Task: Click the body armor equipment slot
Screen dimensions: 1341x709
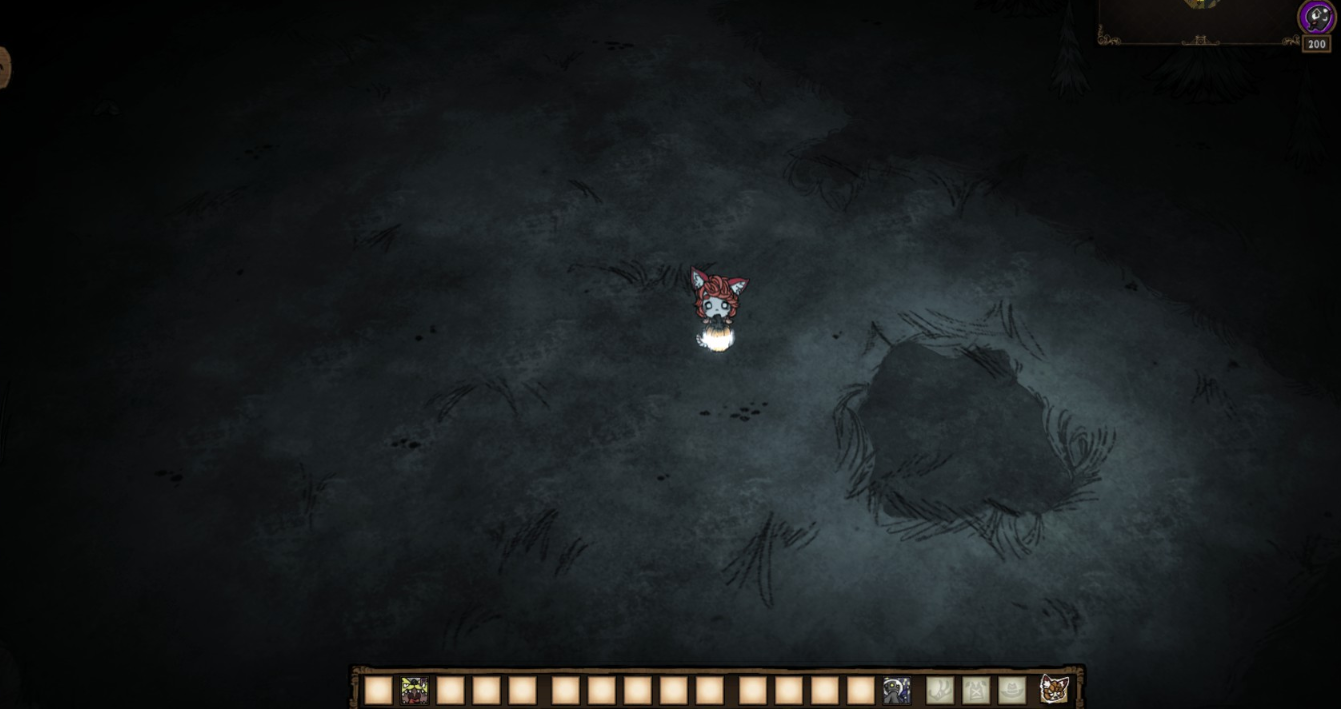Action: pos(975,690)
